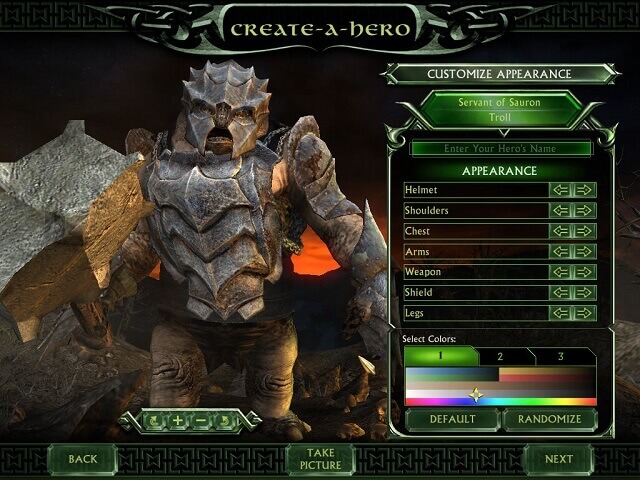This screenshot has height=480, width=640.
Task: Open color tab 3
Action: click(x=561, y=356)
